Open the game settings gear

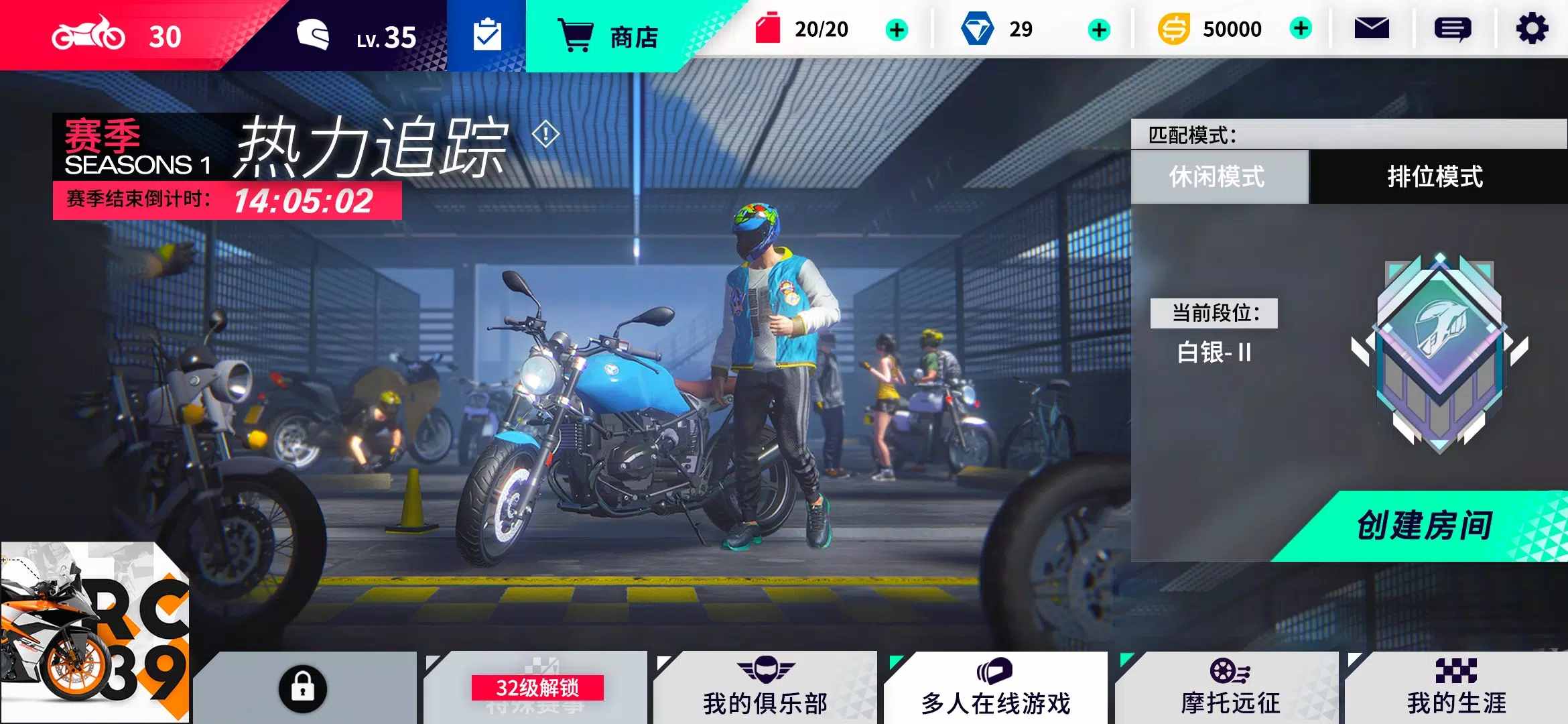(x=1534, y=28)
